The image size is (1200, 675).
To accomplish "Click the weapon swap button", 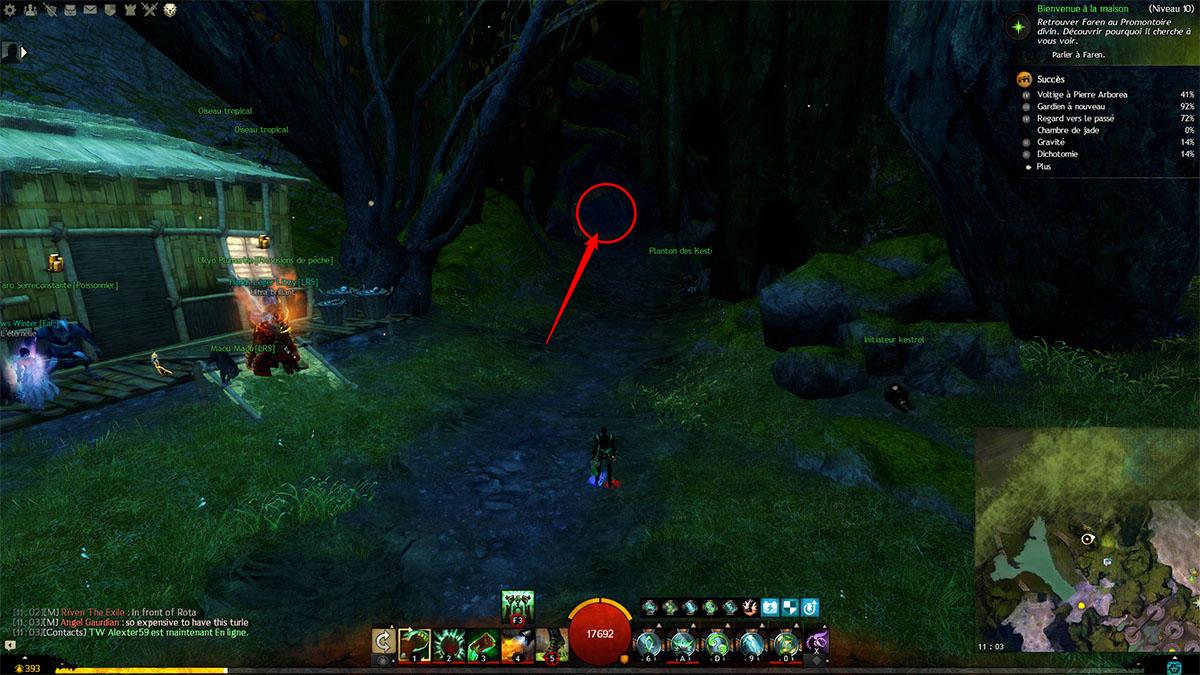I will (x=382, y=643).
